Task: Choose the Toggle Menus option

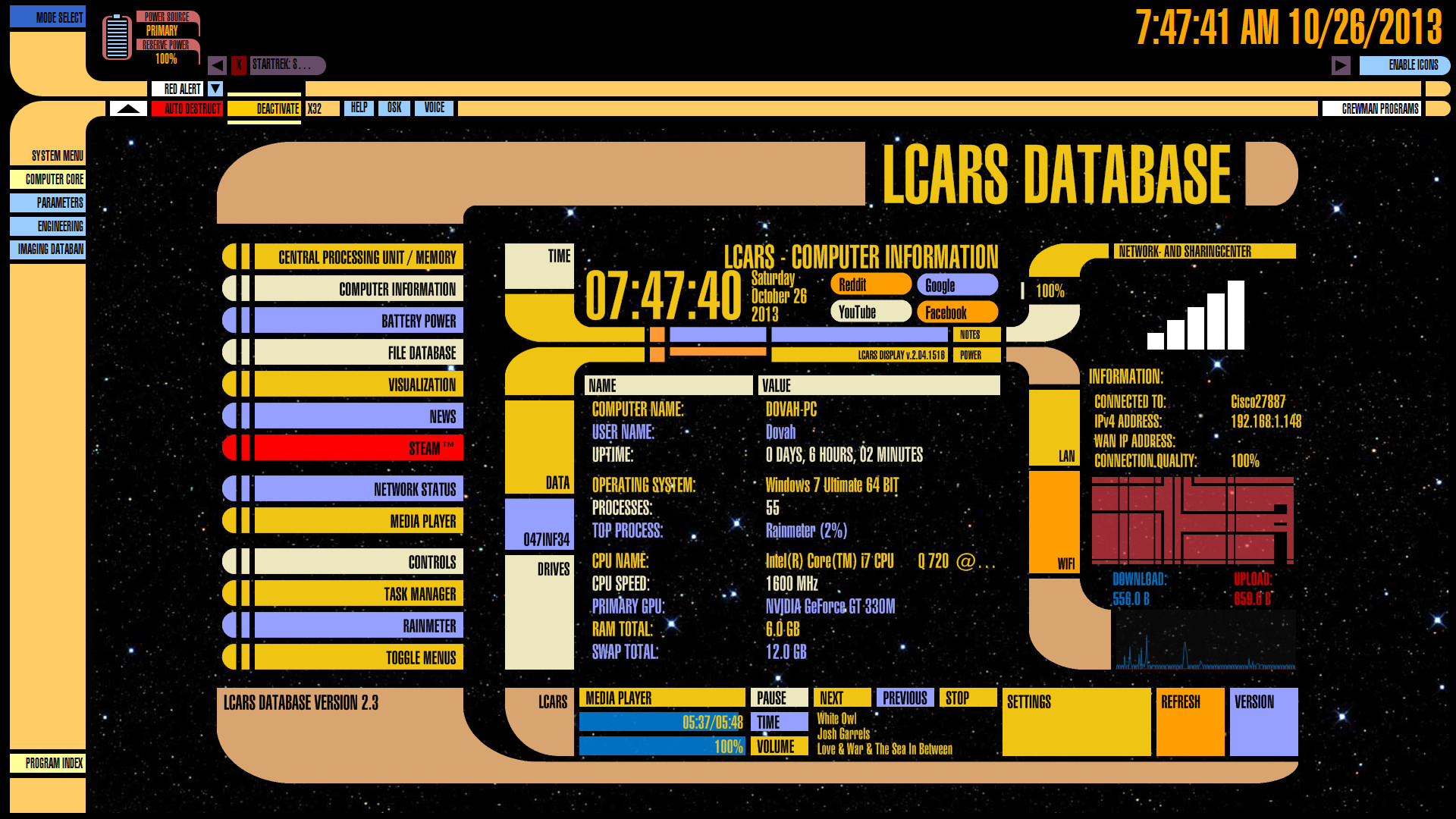Action: click(x=358, y=657)
